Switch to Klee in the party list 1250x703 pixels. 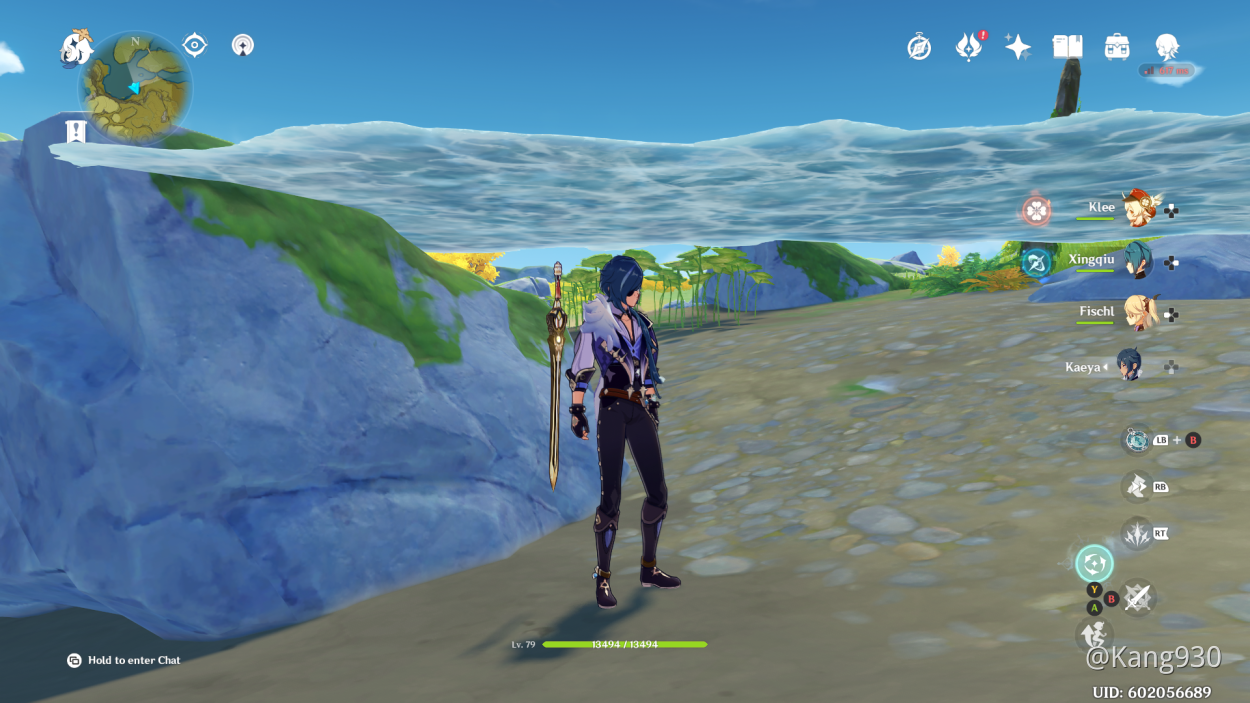(x=1136, y=209)
